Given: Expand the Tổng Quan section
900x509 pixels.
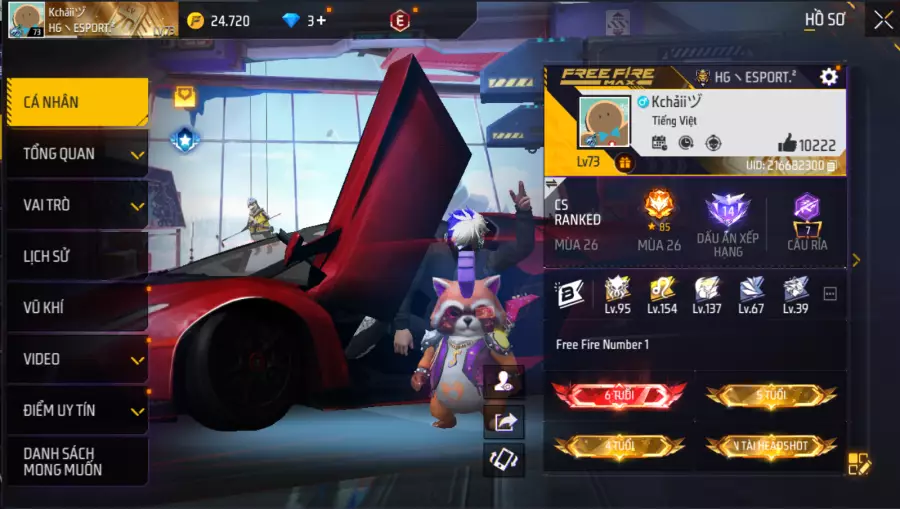Looking at the screenshot, I should 76,154.
